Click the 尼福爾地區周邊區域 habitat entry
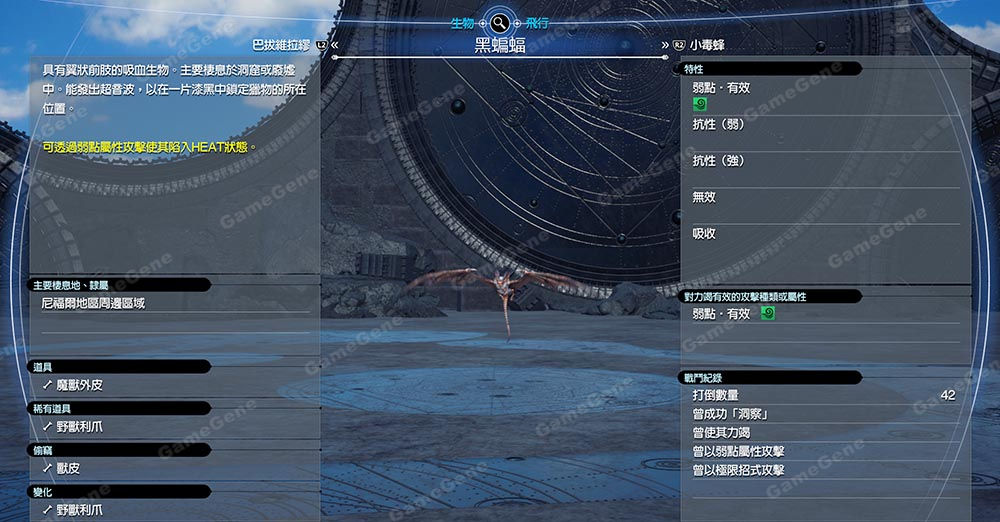Viewport: 1000px width, 522px height. coord(93,302)
